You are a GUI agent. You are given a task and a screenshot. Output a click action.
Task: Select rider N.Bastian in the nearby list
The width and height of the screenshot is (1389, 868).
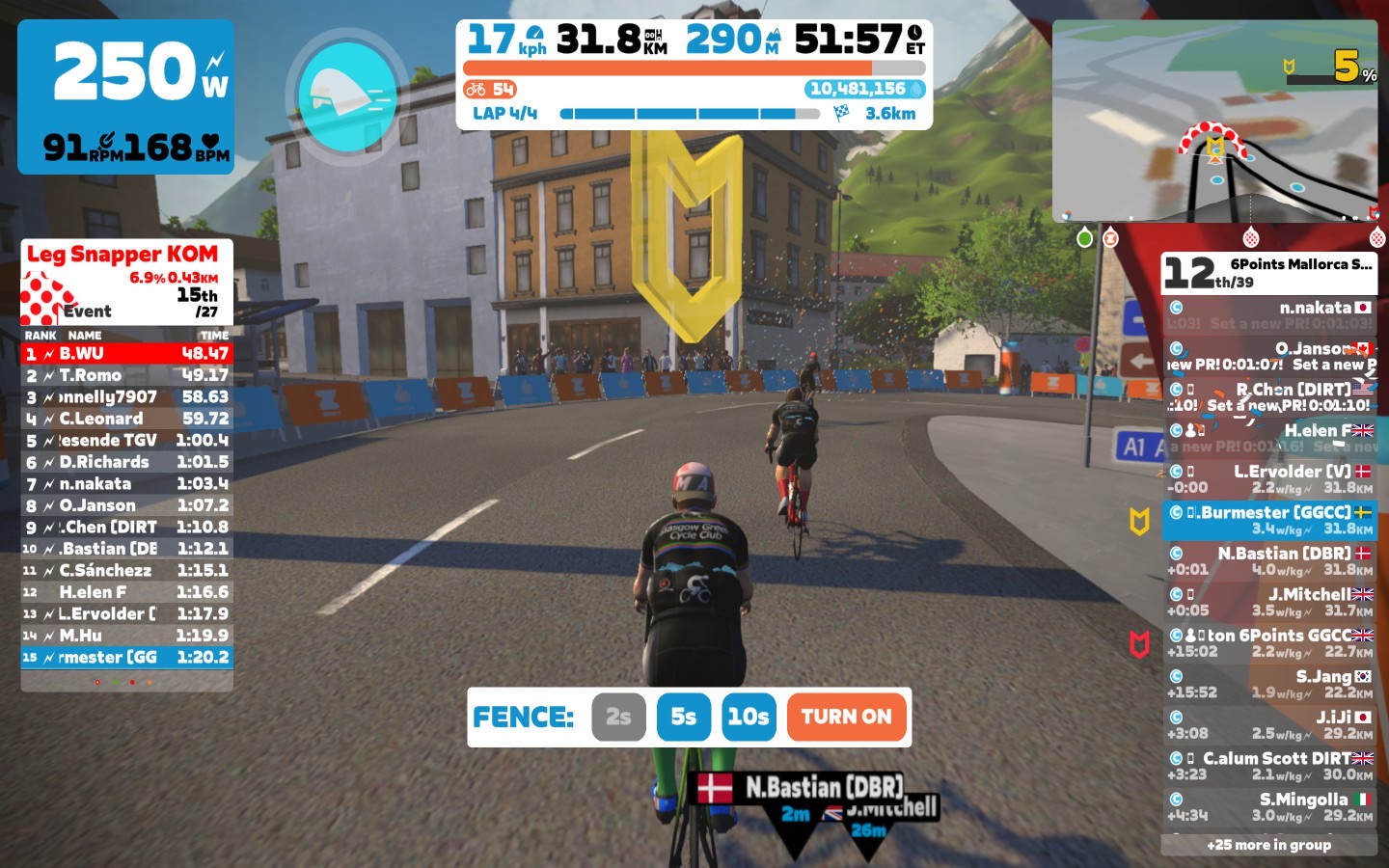pos(1269,561)
